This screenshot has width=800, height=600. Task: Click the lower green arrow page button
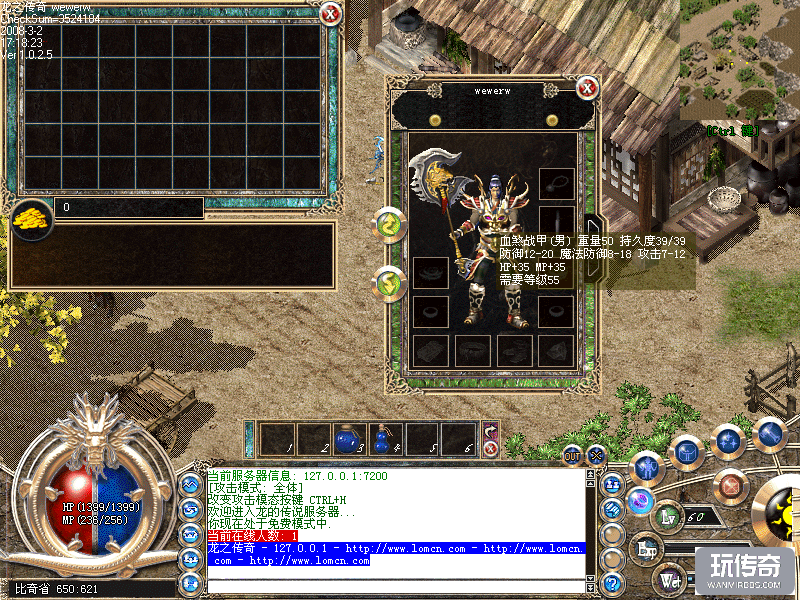coord(388,284)
